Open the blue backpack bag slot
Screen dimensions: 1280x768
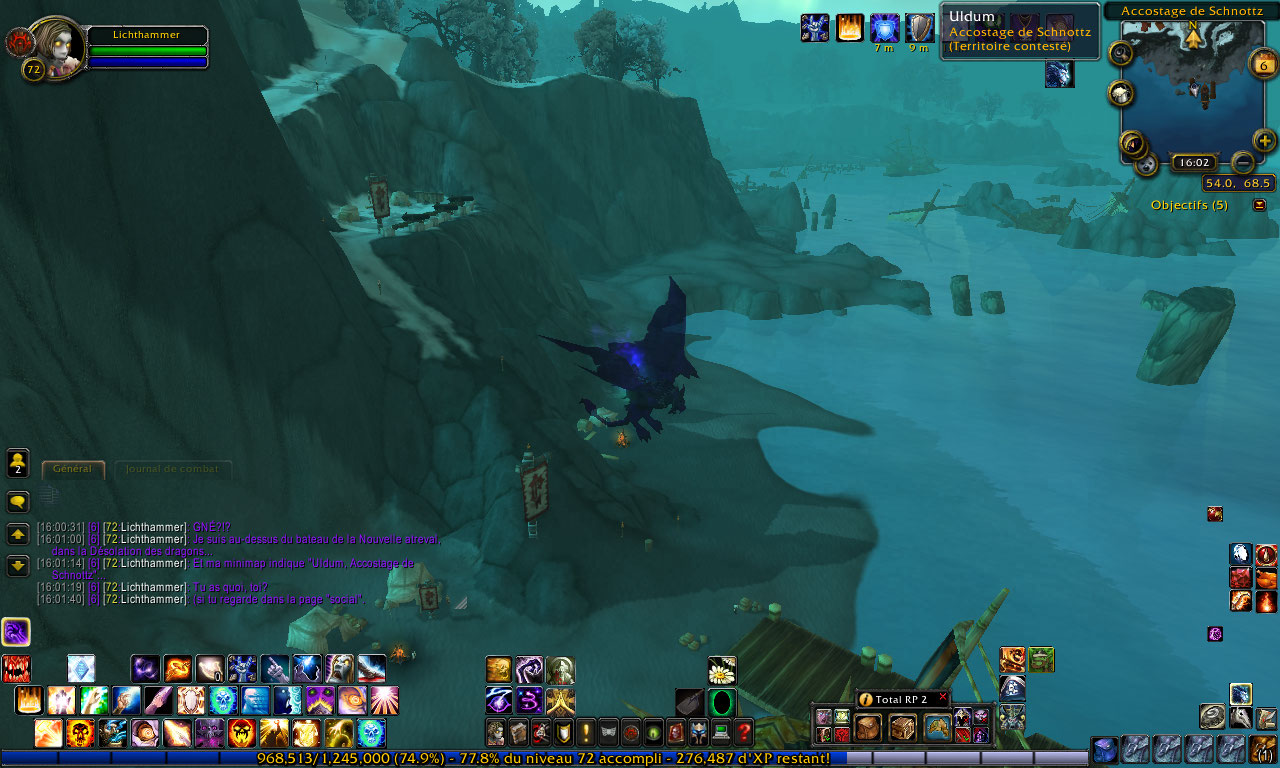pyautogui.click(x=1104, y=749)
